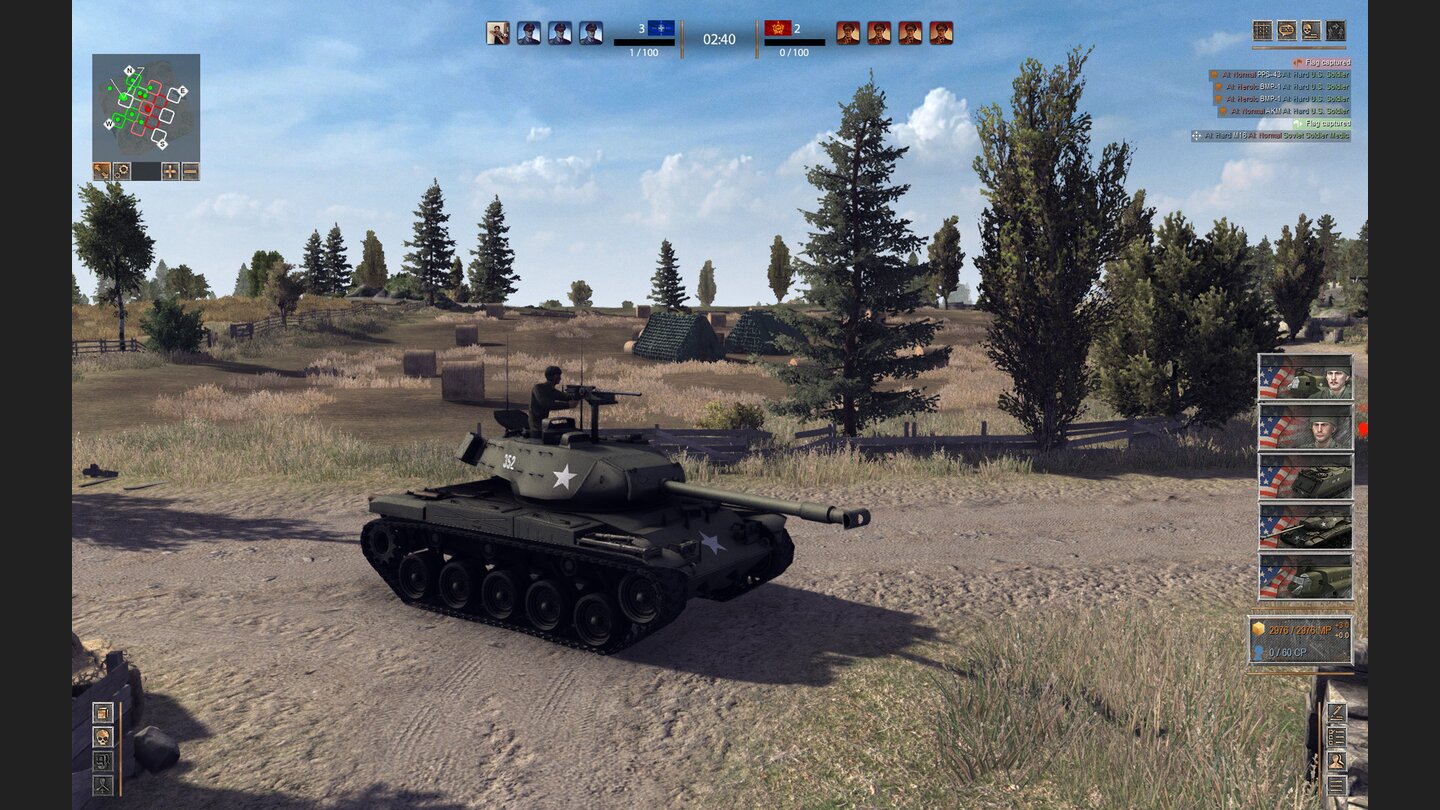
Task: Click the skull losses icon at bottom left
Action: pyautogui.click(x=102, y=739)
